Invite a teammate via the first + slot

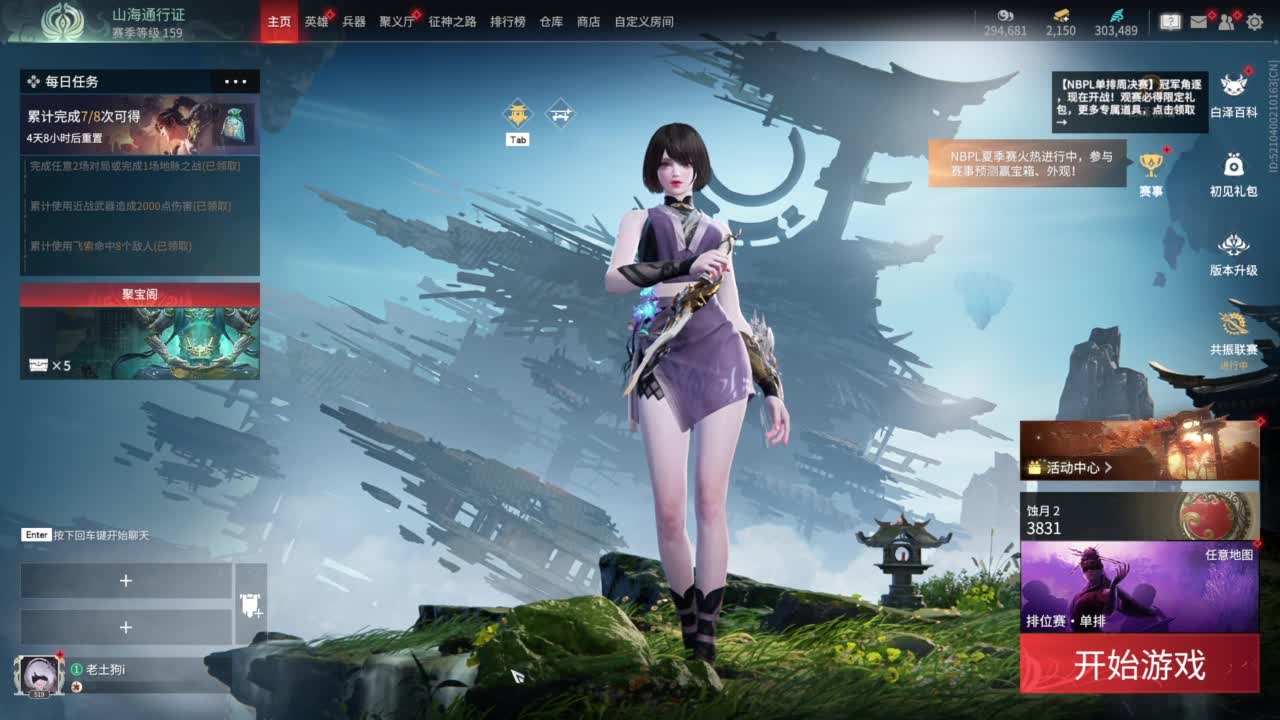click(x=127, y=579)
